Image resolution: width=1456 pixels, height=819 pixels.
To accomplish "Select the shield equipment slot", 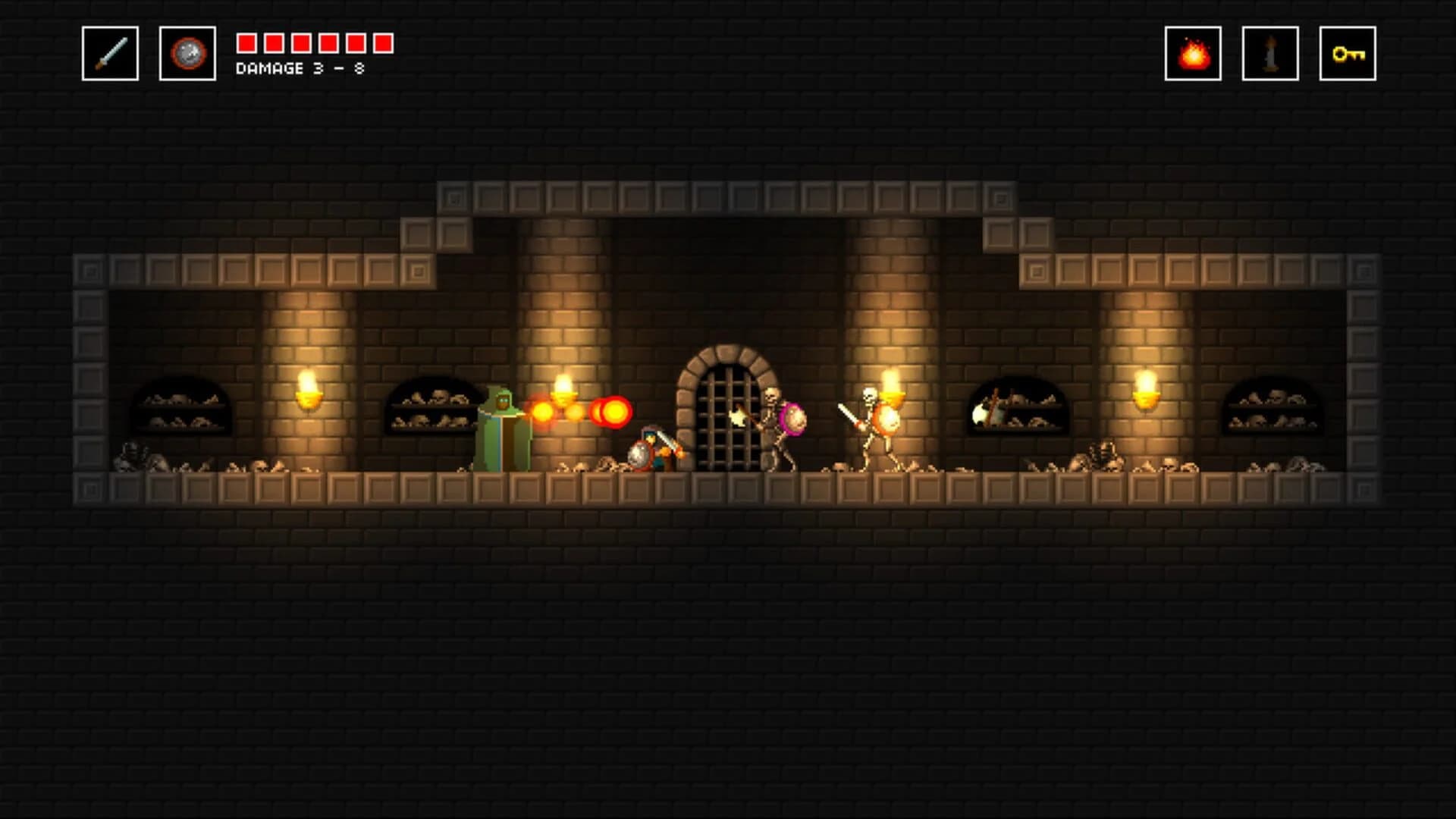I will point(185,52).
